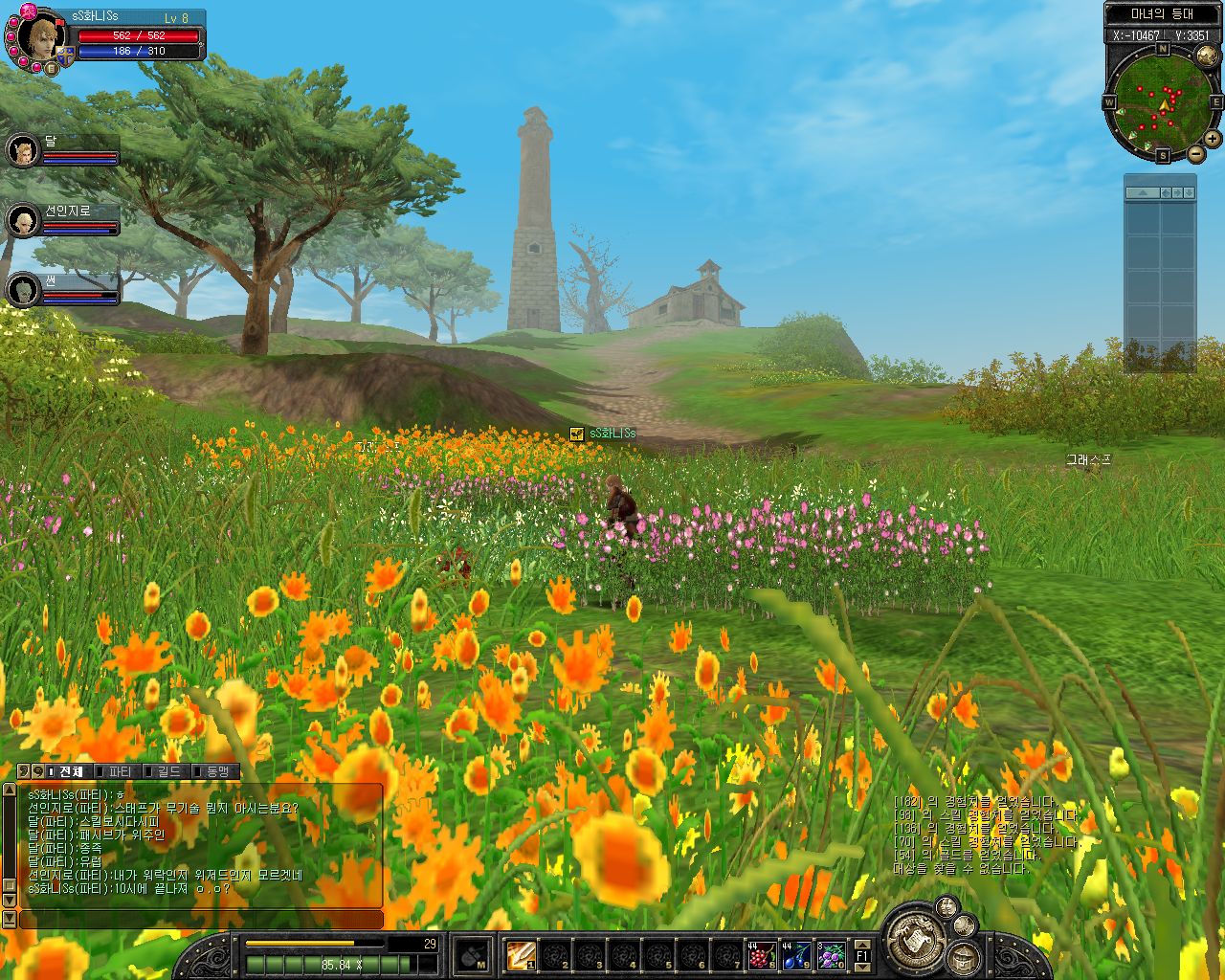1225x980 pixels.
Task: Use the purple grapes in slot 0
Action: (831, 954)
